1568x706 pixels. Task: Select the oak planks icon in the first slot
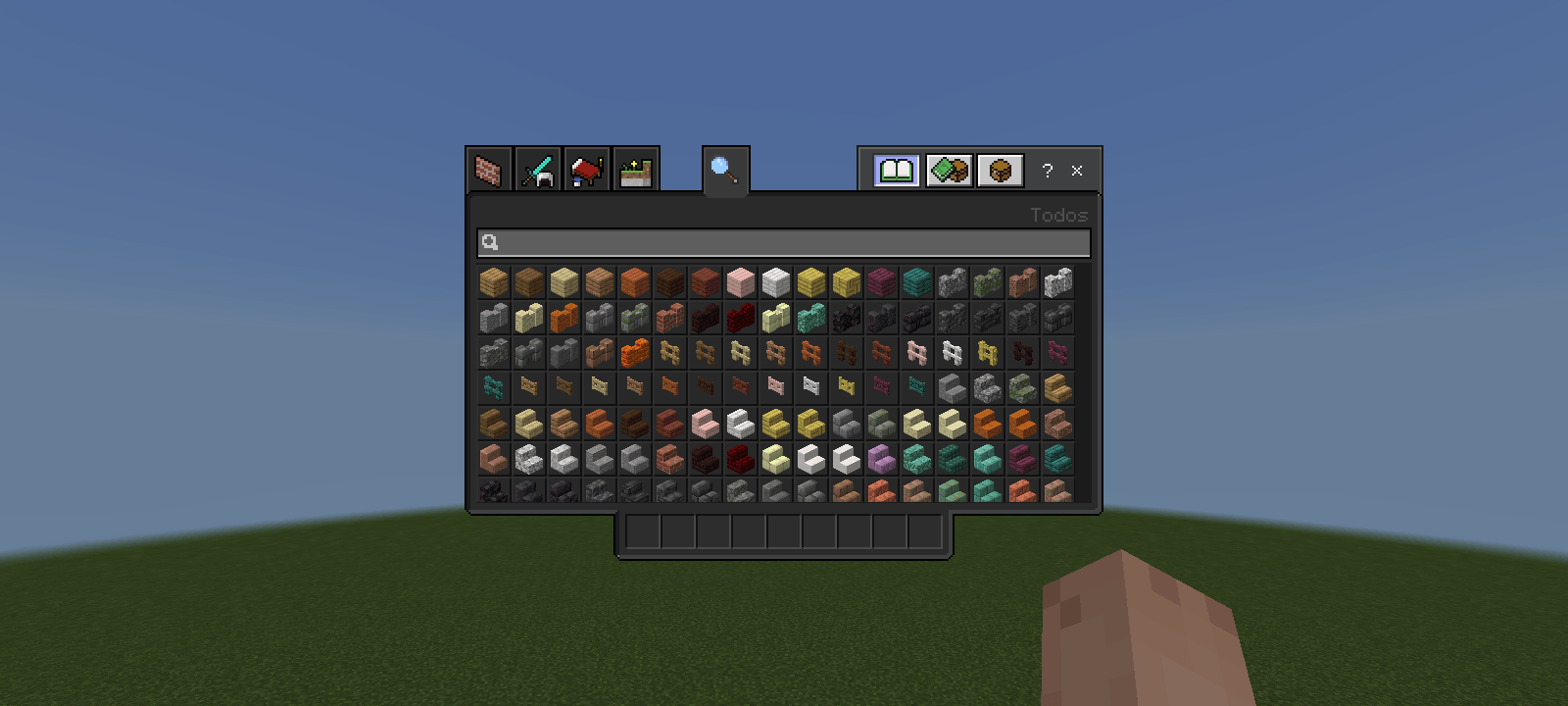[494, 282]
